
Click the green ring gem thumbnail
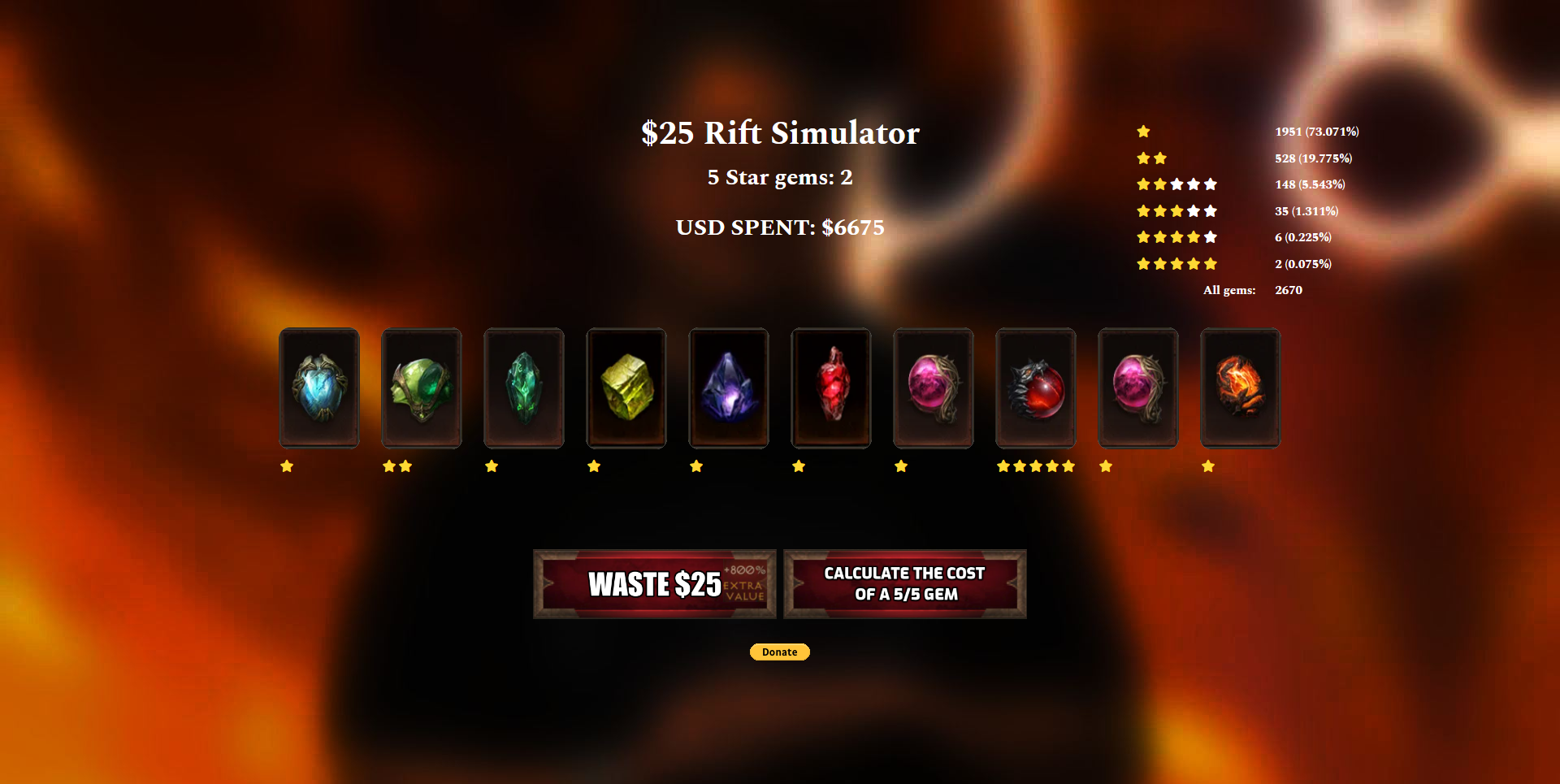click(x=421, y=387)
